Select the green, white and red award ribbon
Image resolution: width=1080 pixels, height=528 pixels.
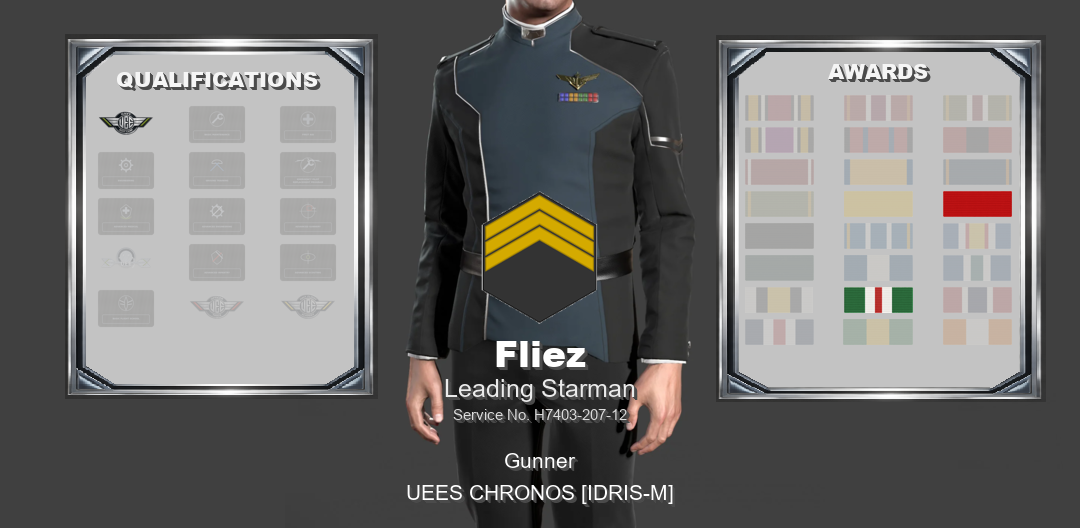tap(877, 300)
